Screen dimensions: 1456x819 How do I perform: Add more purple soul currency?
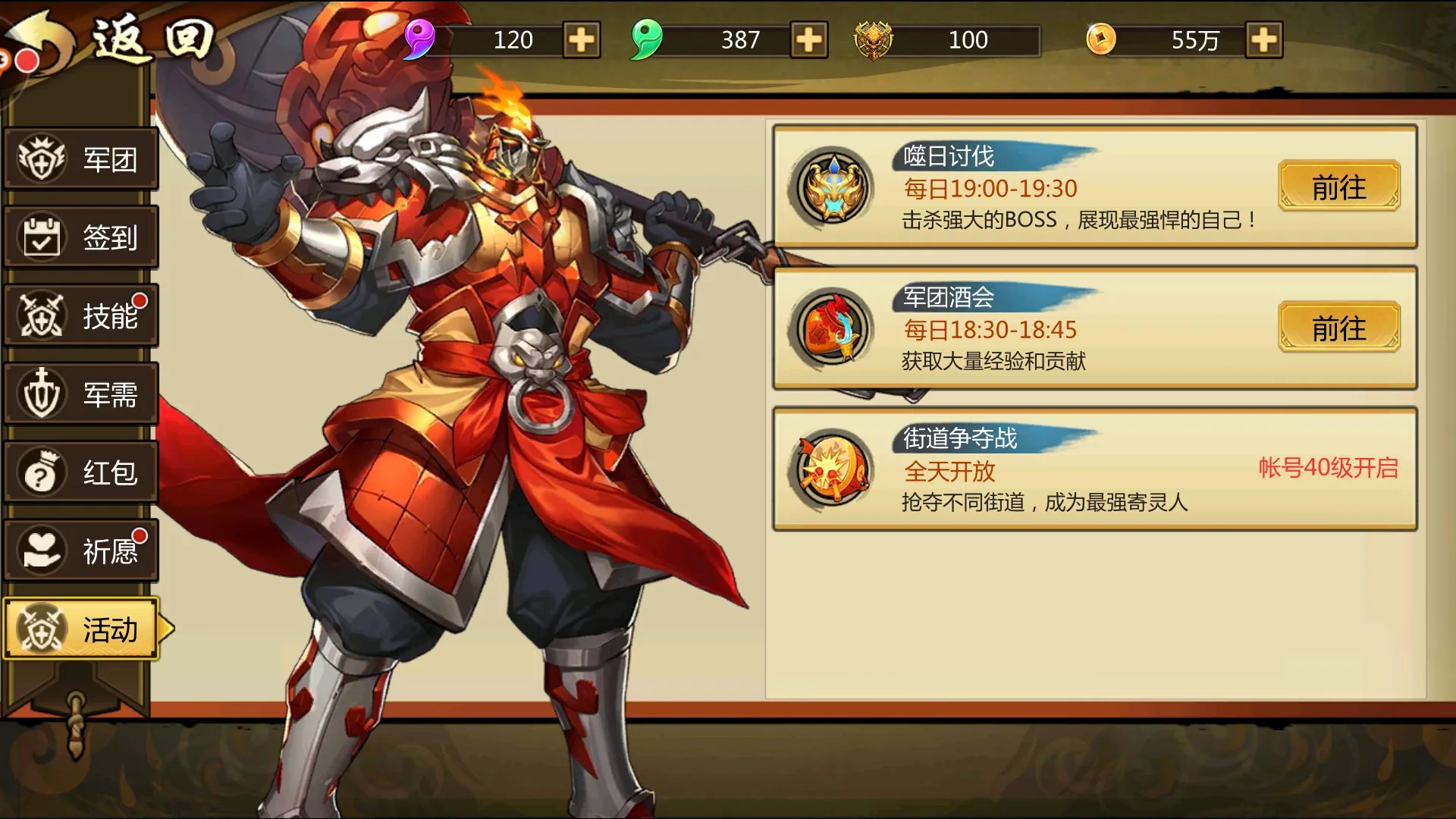582,40
